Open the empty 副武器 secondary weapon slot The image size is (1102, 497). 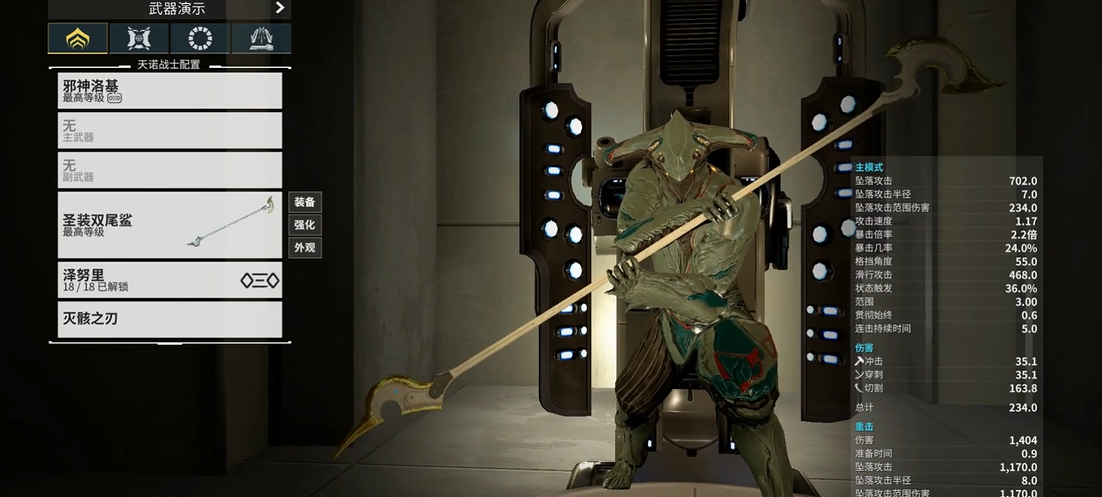click(x=169, y=170)
